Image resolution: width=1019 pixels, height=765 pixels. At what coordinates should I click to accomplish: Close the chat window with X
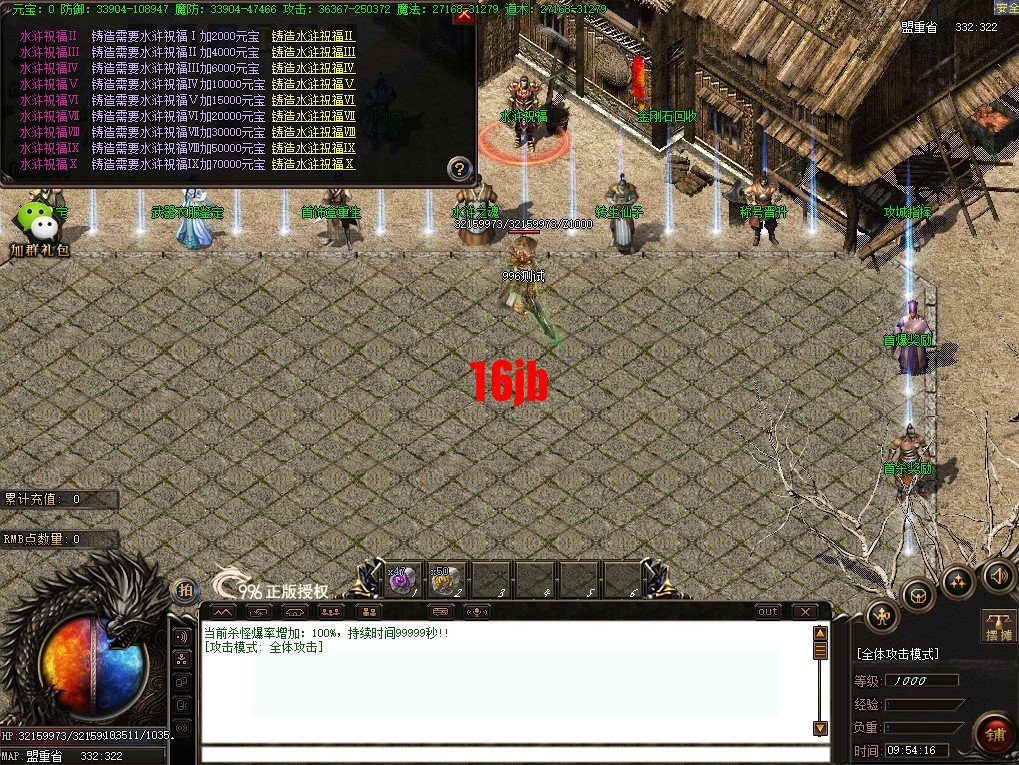pyautogui.click(x=804, y=611)
